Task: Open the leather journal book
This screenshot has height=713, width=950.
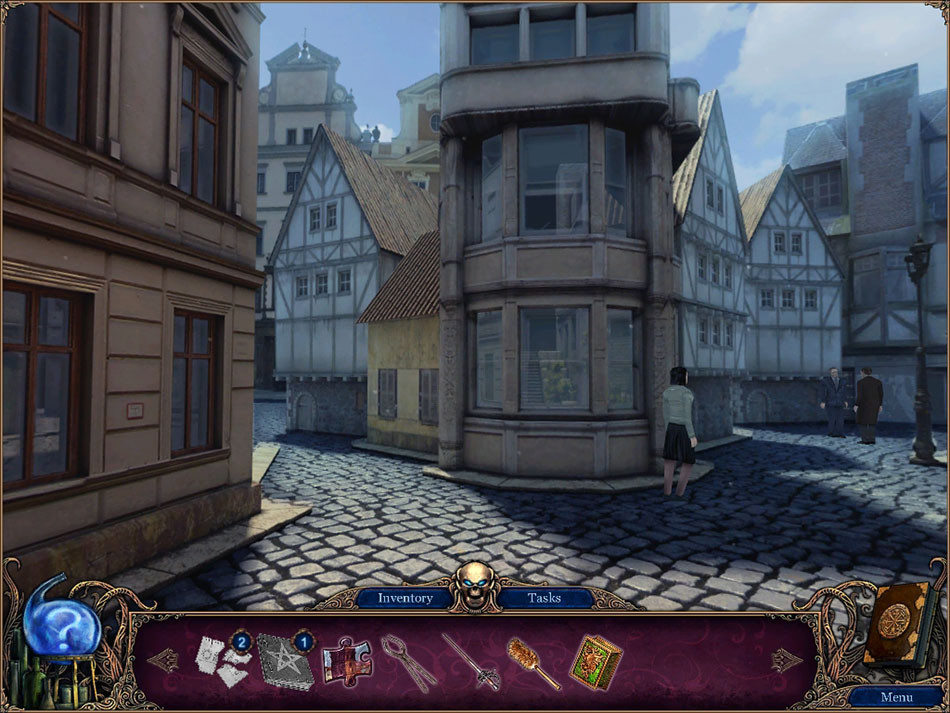Action: click(899, 624)
